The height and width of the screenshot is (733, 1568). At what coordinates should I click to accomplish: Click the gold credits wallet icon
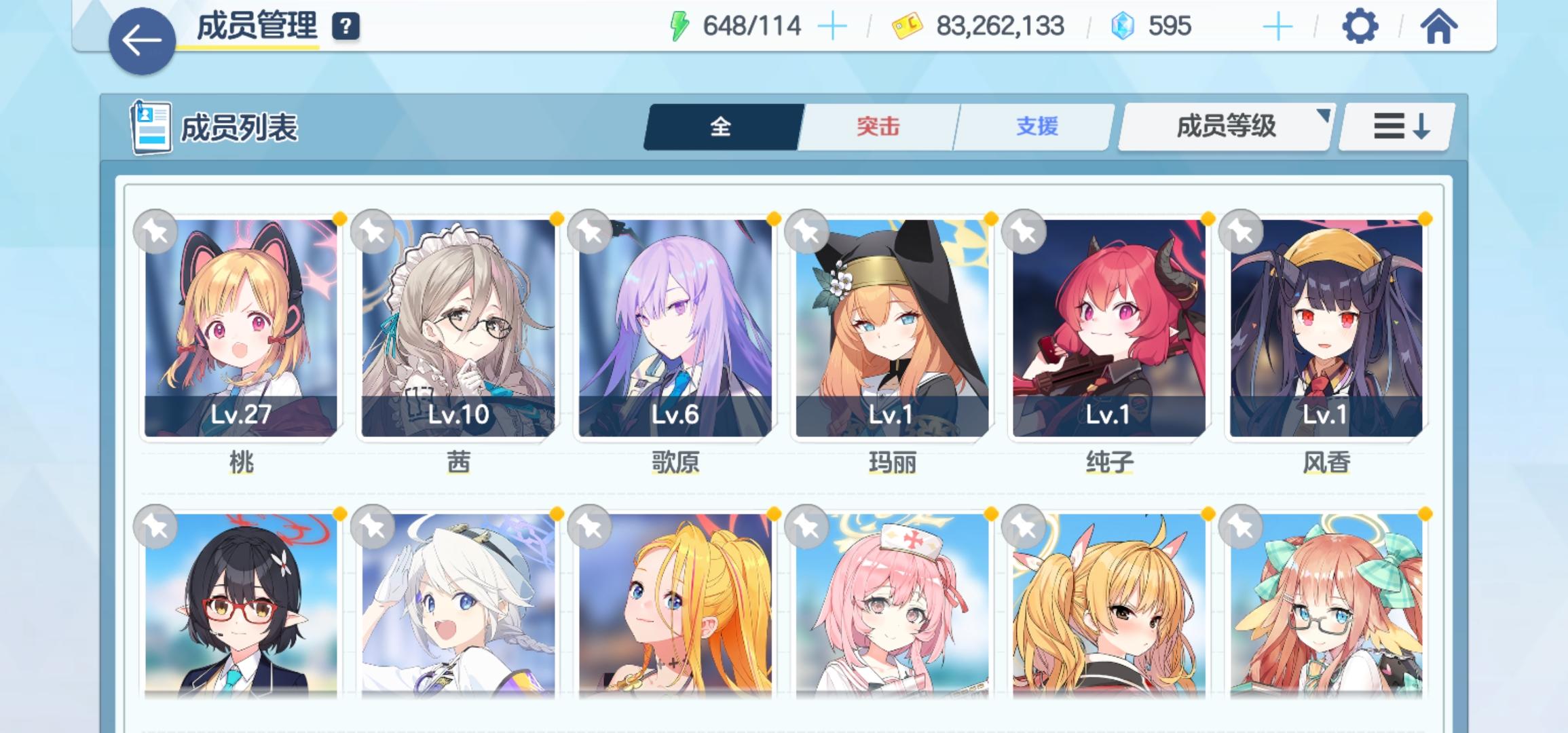pyautogui.click(x=906, y=26)
